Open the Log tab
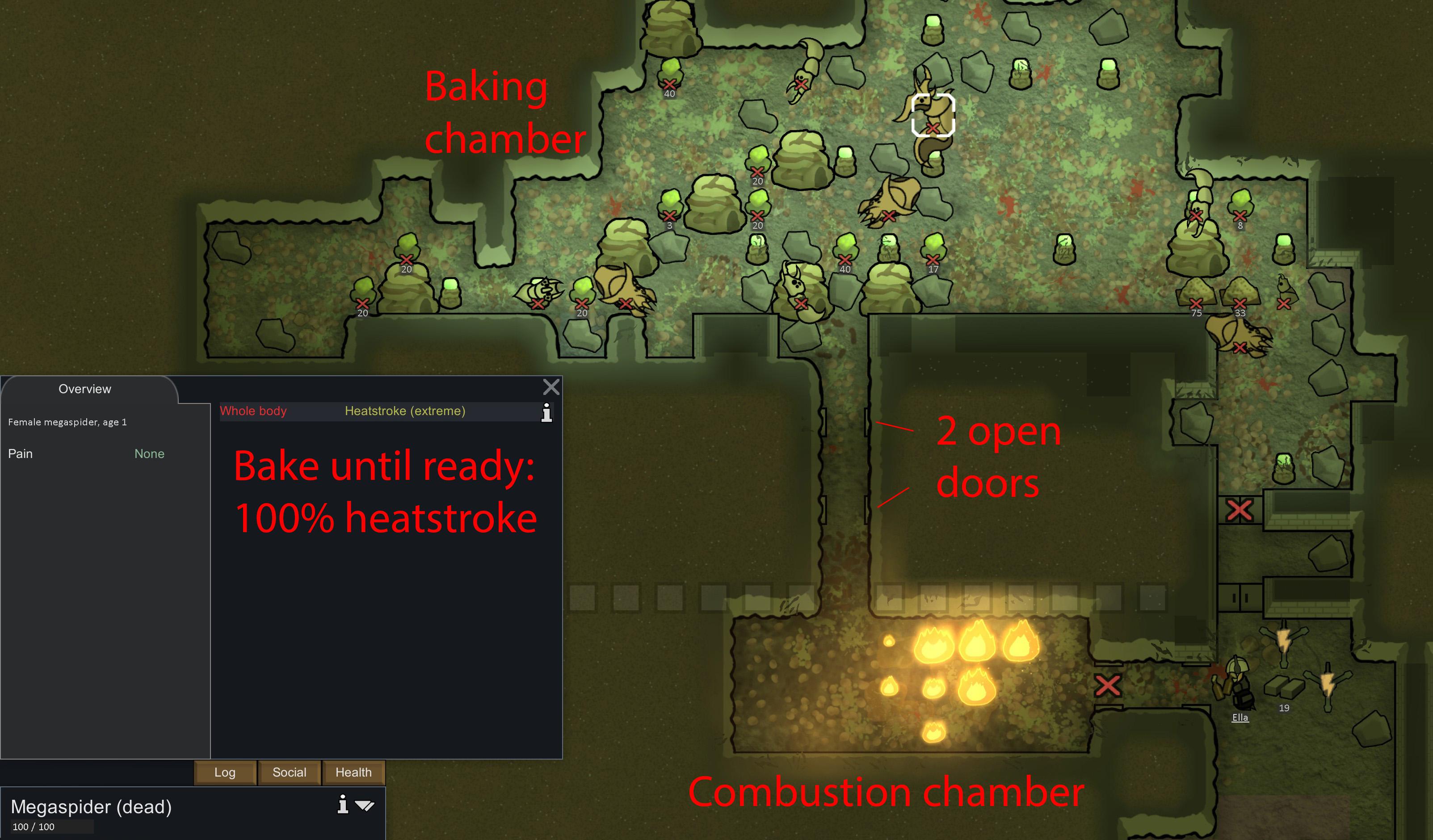1433x840 pixels. 225,773
